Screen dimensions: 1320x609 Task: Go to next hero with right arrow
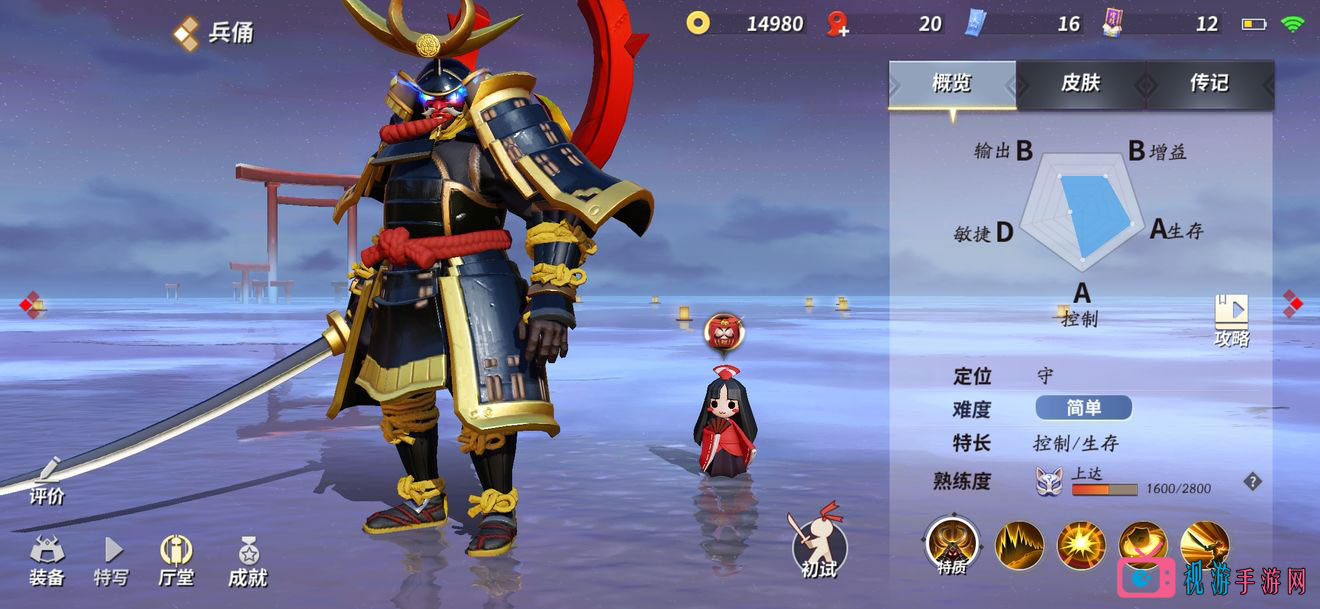(1293, 303)
